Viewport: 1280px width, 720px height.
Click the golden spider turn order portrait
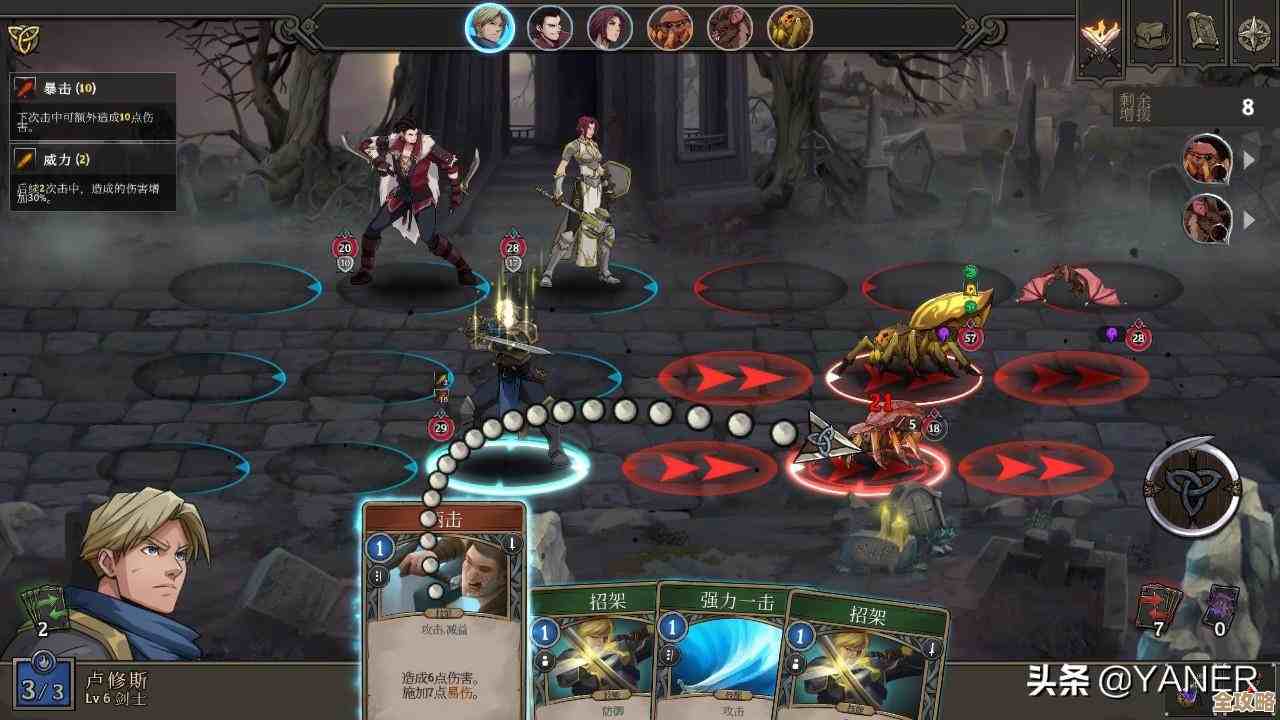[x=790, y=27]
